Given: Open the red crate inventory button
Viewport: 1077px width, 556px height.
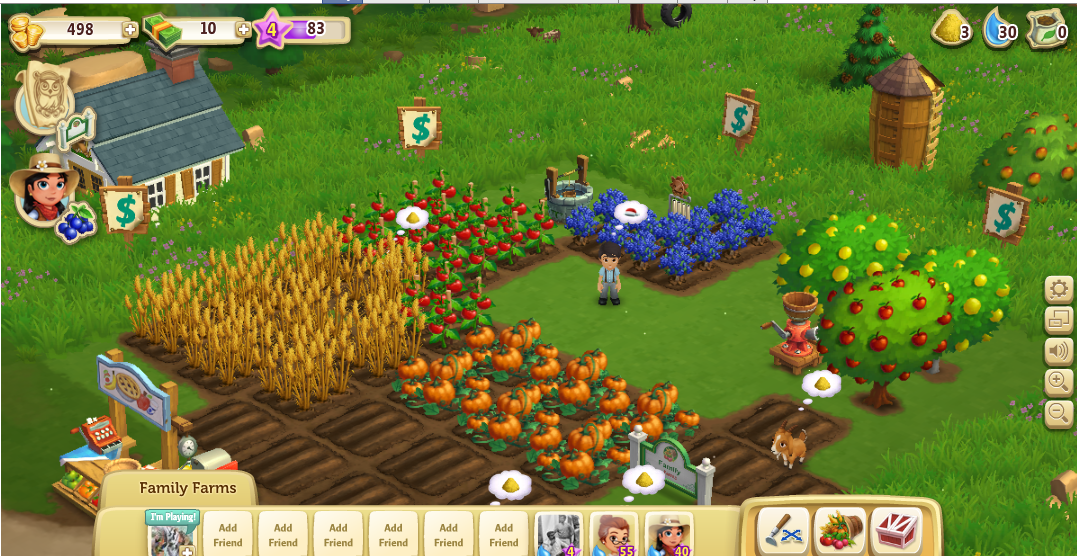Looking at the screenshot, I should 896,529.
